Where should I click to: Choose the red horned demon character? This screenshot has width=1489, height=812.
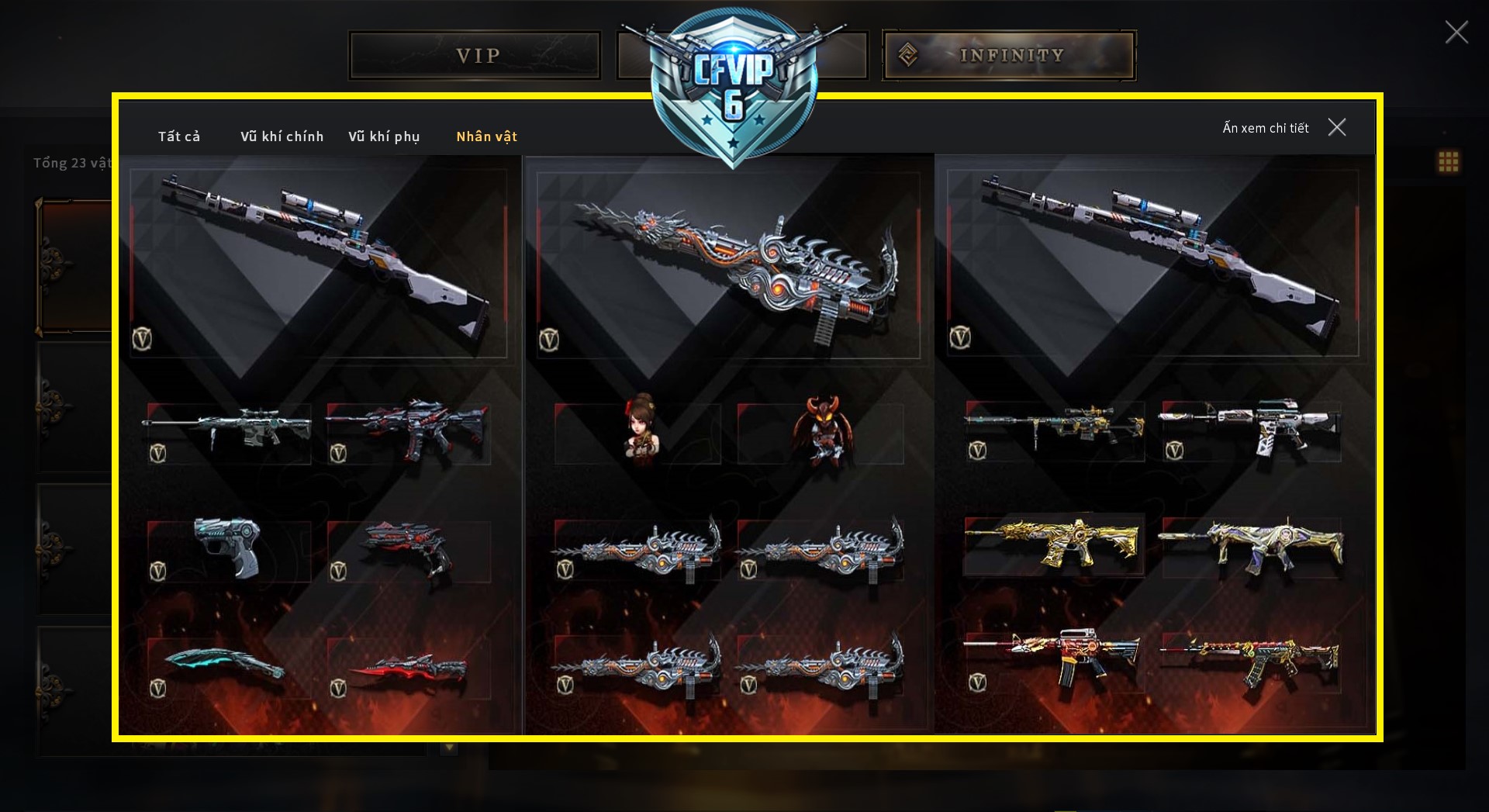point(822,431)
